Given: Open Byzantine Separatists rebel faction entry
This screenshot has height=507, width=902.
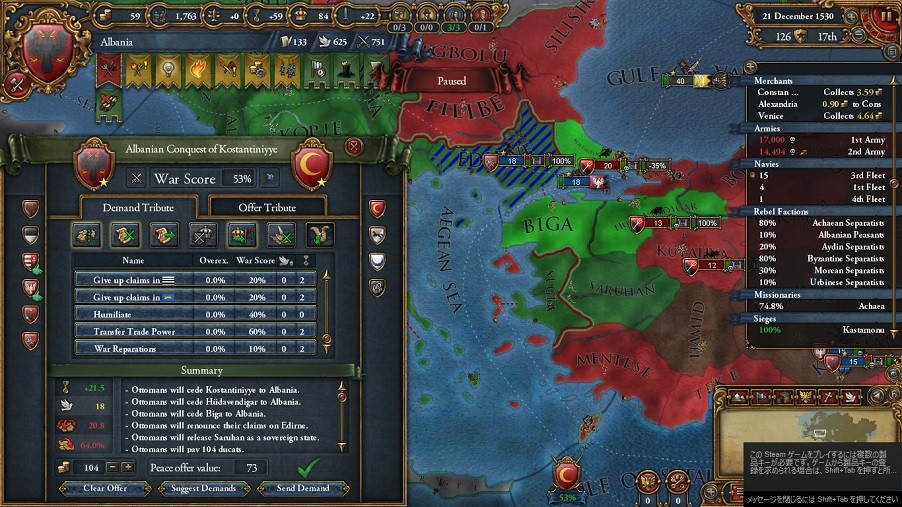Looking at the screenshot, I should pos(820,258).
